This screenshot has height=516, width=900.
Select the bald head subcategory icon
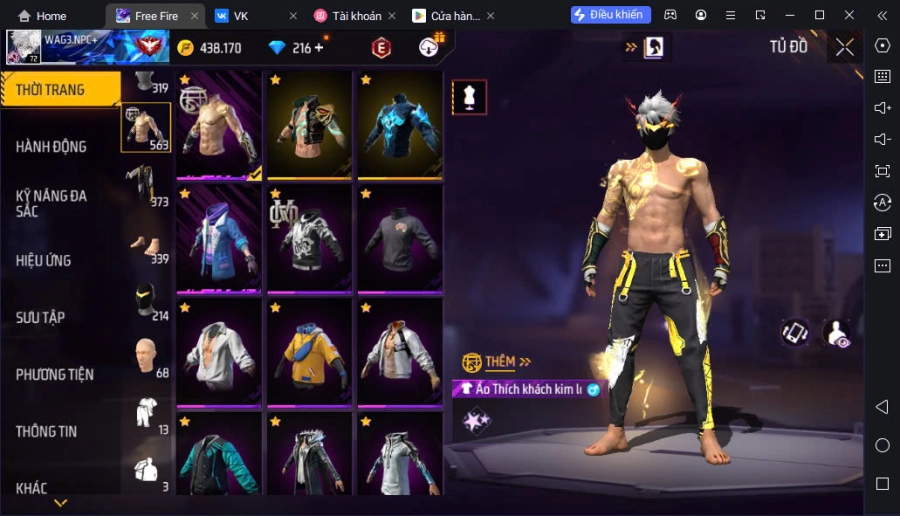click(146, 354)
